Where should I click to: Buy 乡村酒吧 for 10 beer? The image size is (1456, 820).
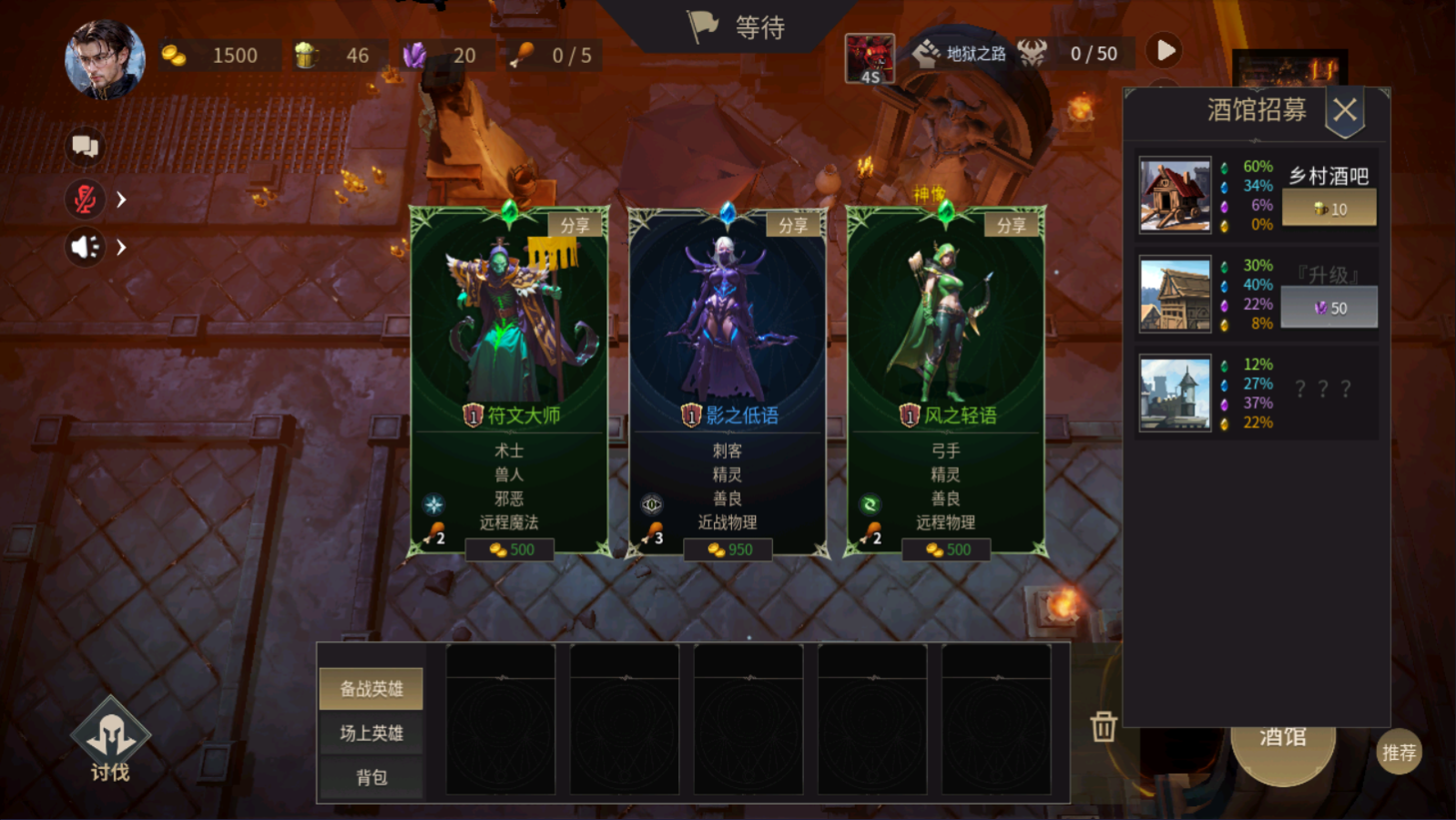(x=1329, y=208)
